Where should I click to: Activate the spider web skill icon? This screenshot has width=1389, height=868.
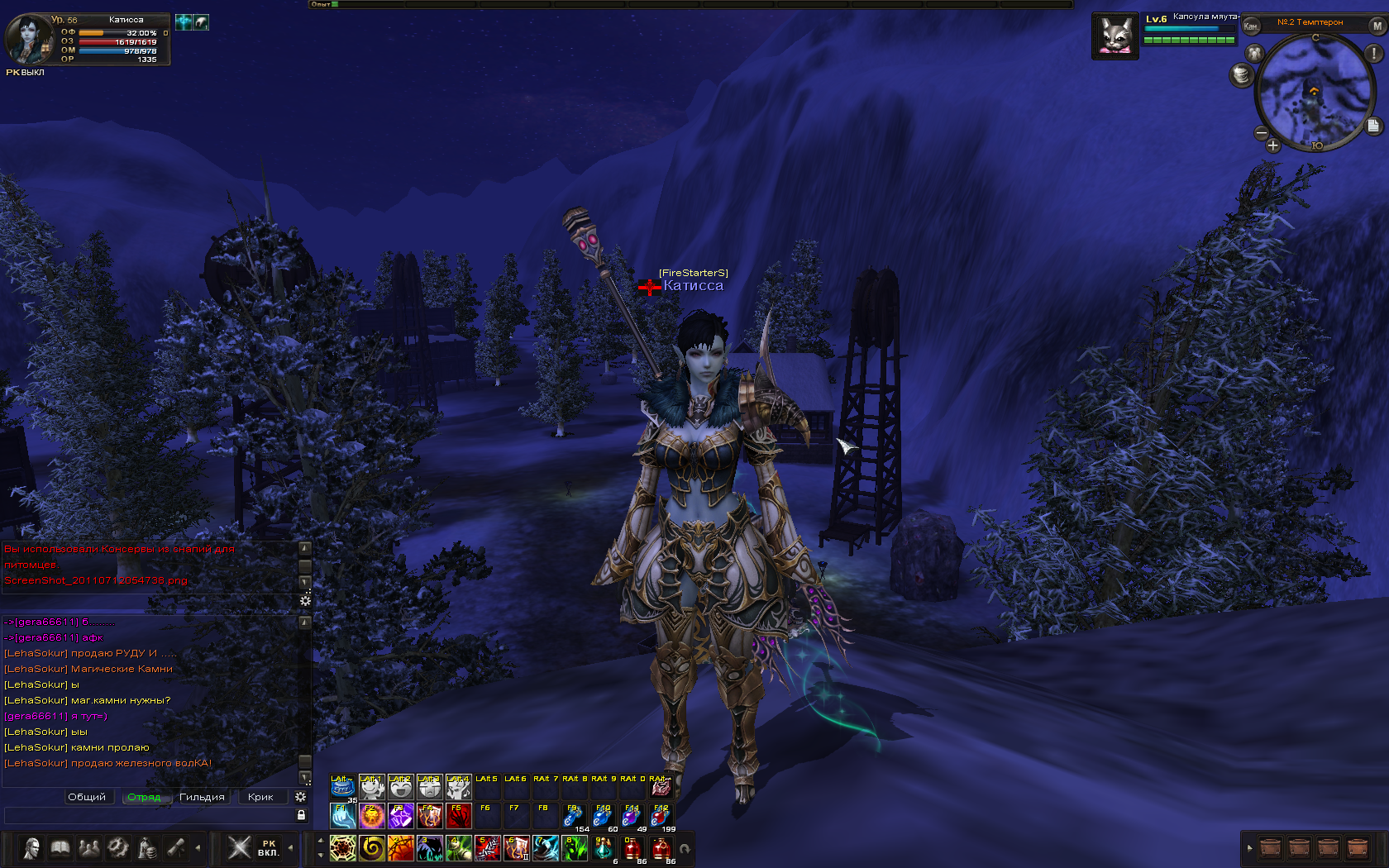342,848
